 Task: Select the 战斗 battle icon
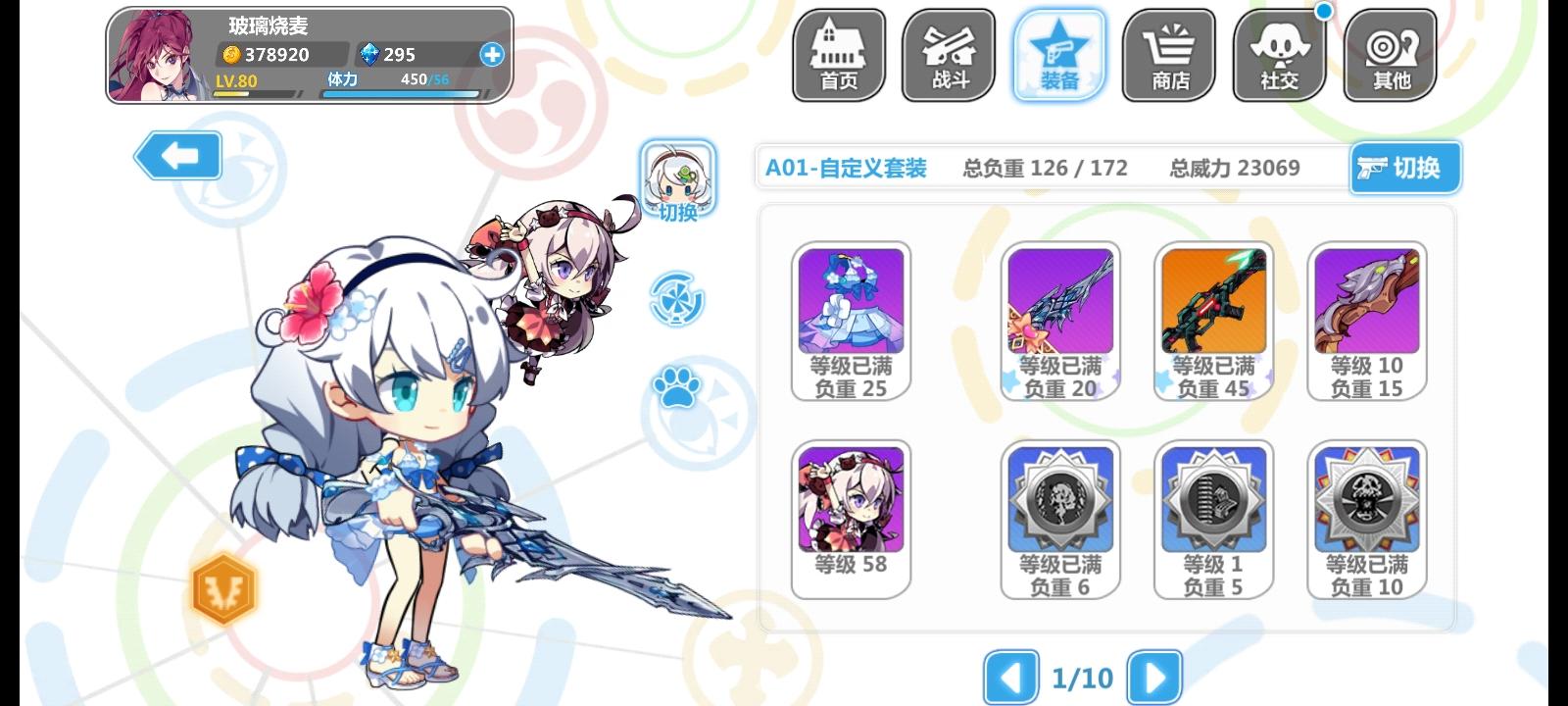tap(948, 54)
